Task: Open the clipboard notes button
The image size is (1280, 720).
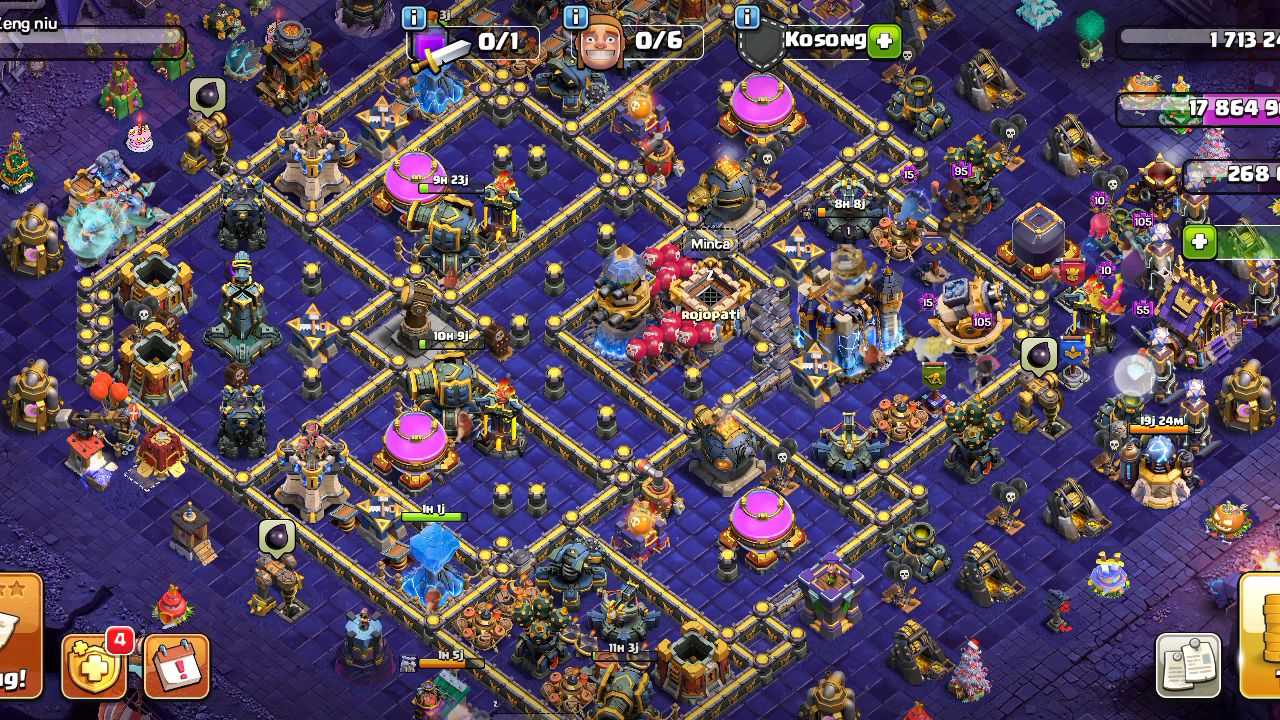Action: click(1188, 665)
